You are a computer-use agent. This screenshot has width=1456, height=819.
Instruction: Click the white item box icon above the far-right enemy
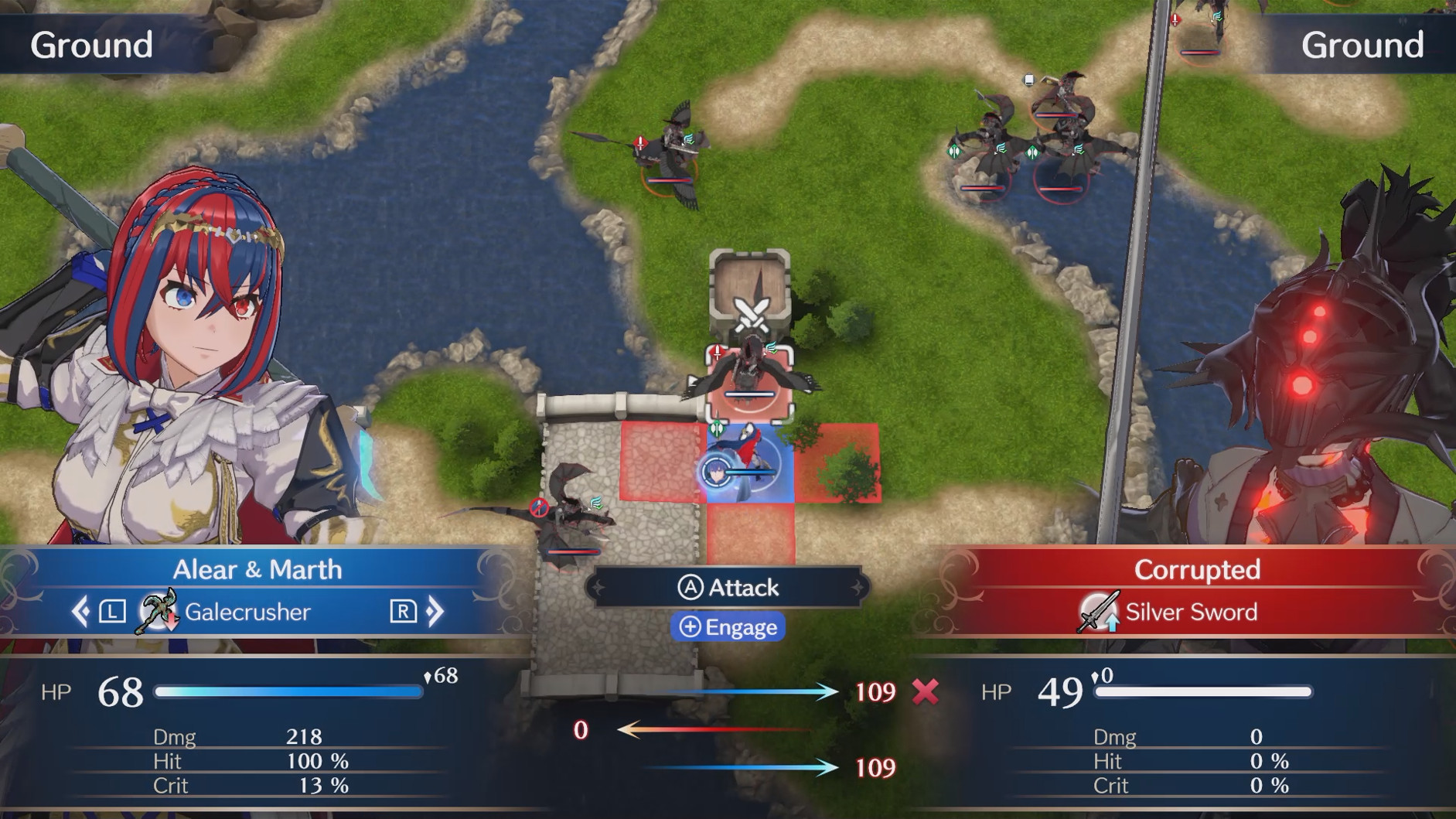[x=1028, y=78]
